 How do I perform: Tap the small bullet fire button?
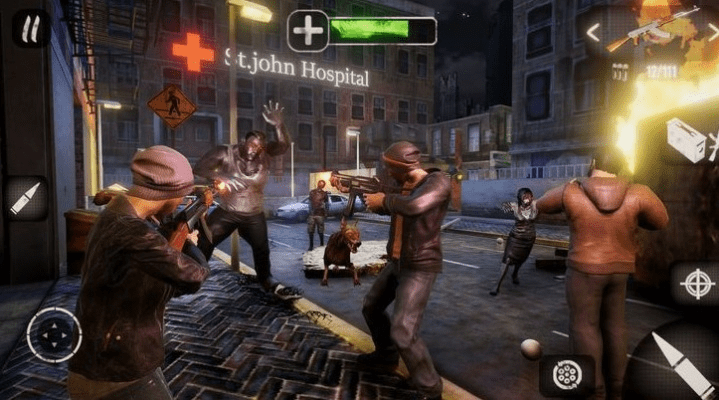[25, 198]
